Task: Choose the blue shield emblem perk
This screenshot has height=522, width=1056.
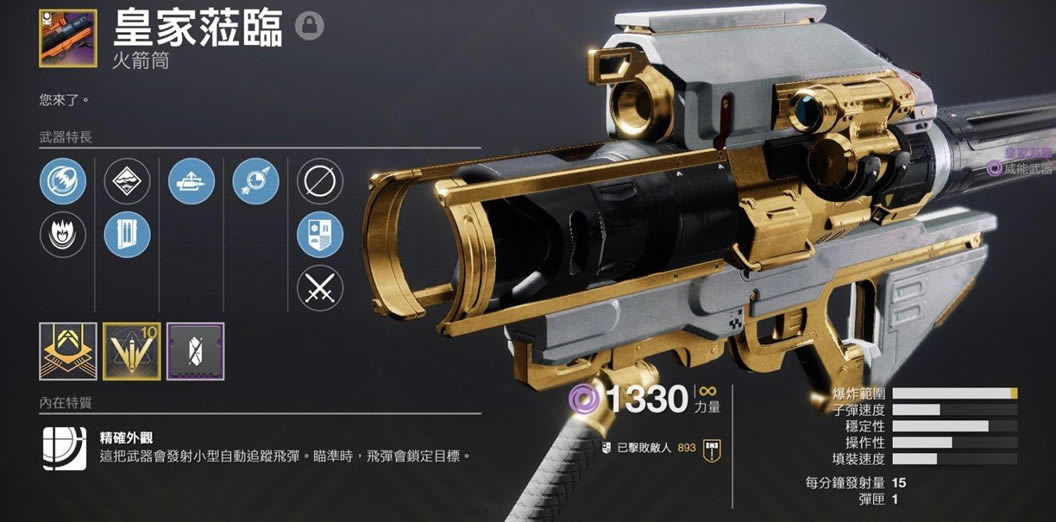Action: (320, 235)
